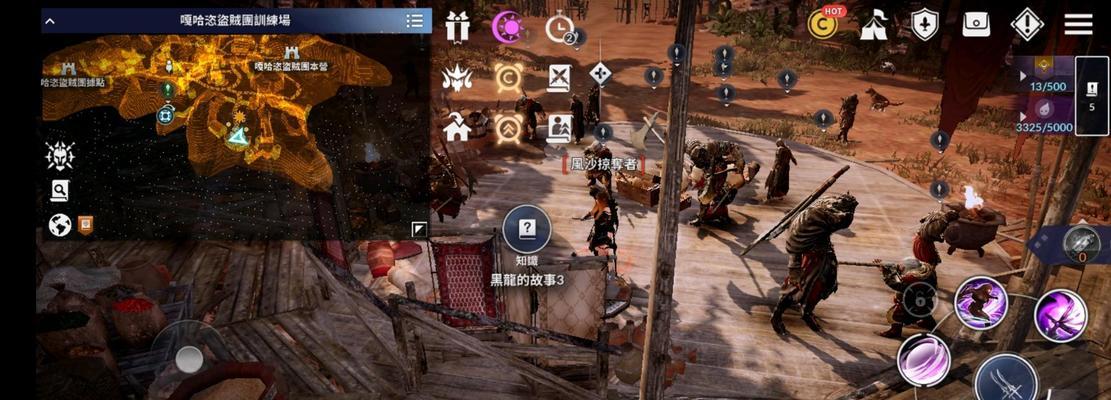1111x400 pixels.
Task: Open the clock timer icon
Action: pos(560,28)
